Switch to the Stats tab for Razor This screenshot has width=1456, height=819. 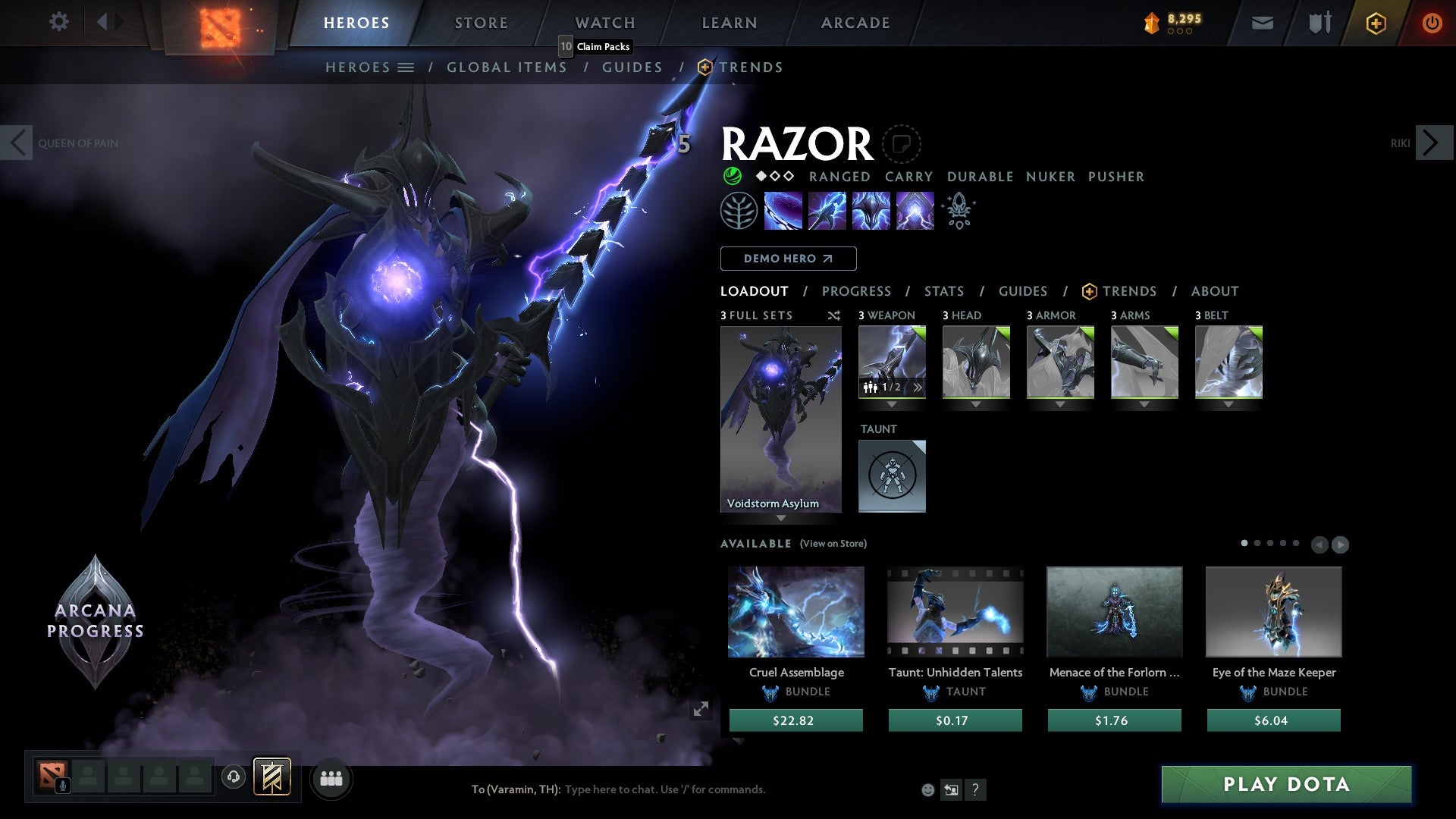[x=943, y=291]
